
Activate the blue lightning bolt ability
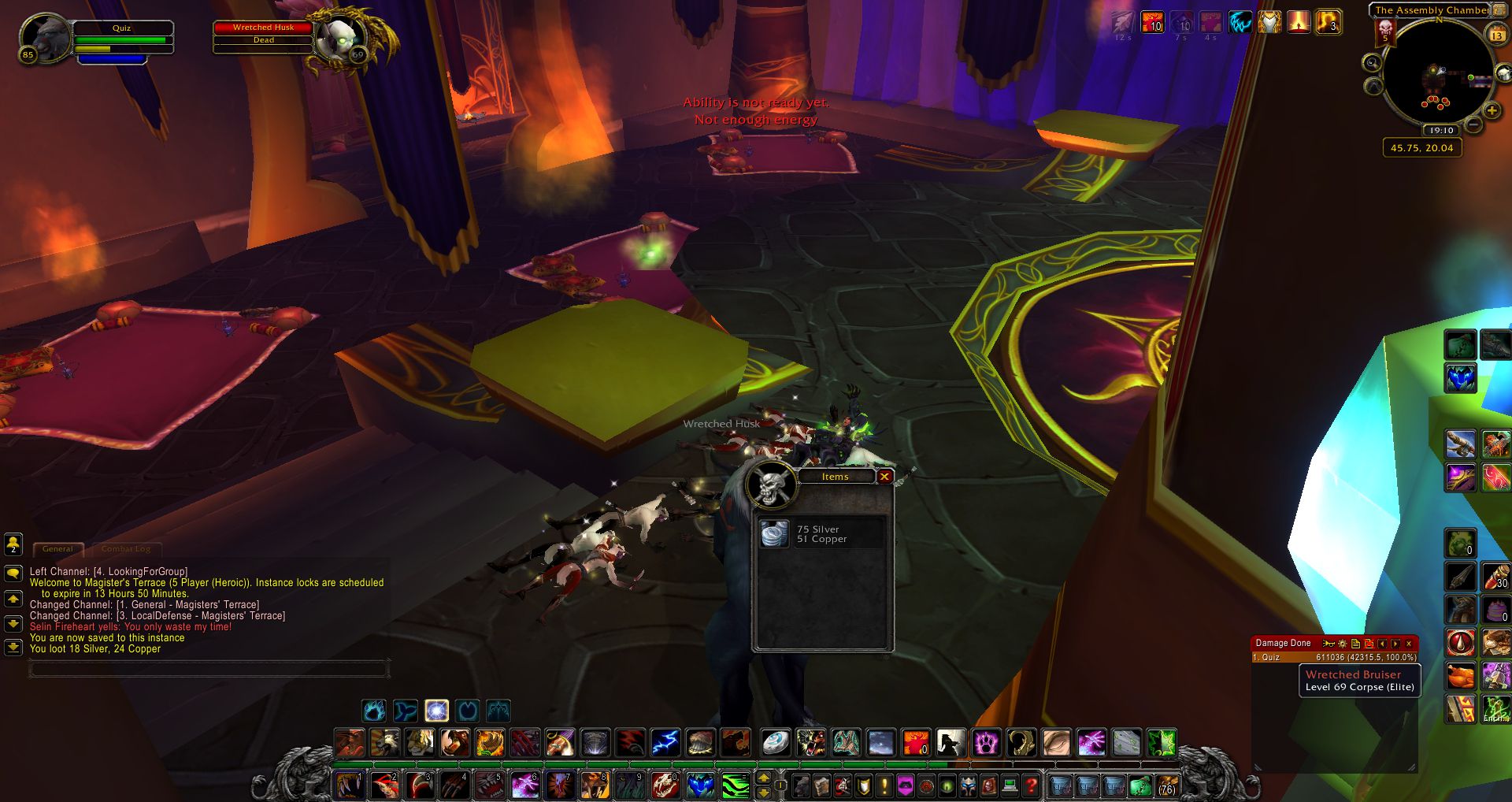coord(665,742)
